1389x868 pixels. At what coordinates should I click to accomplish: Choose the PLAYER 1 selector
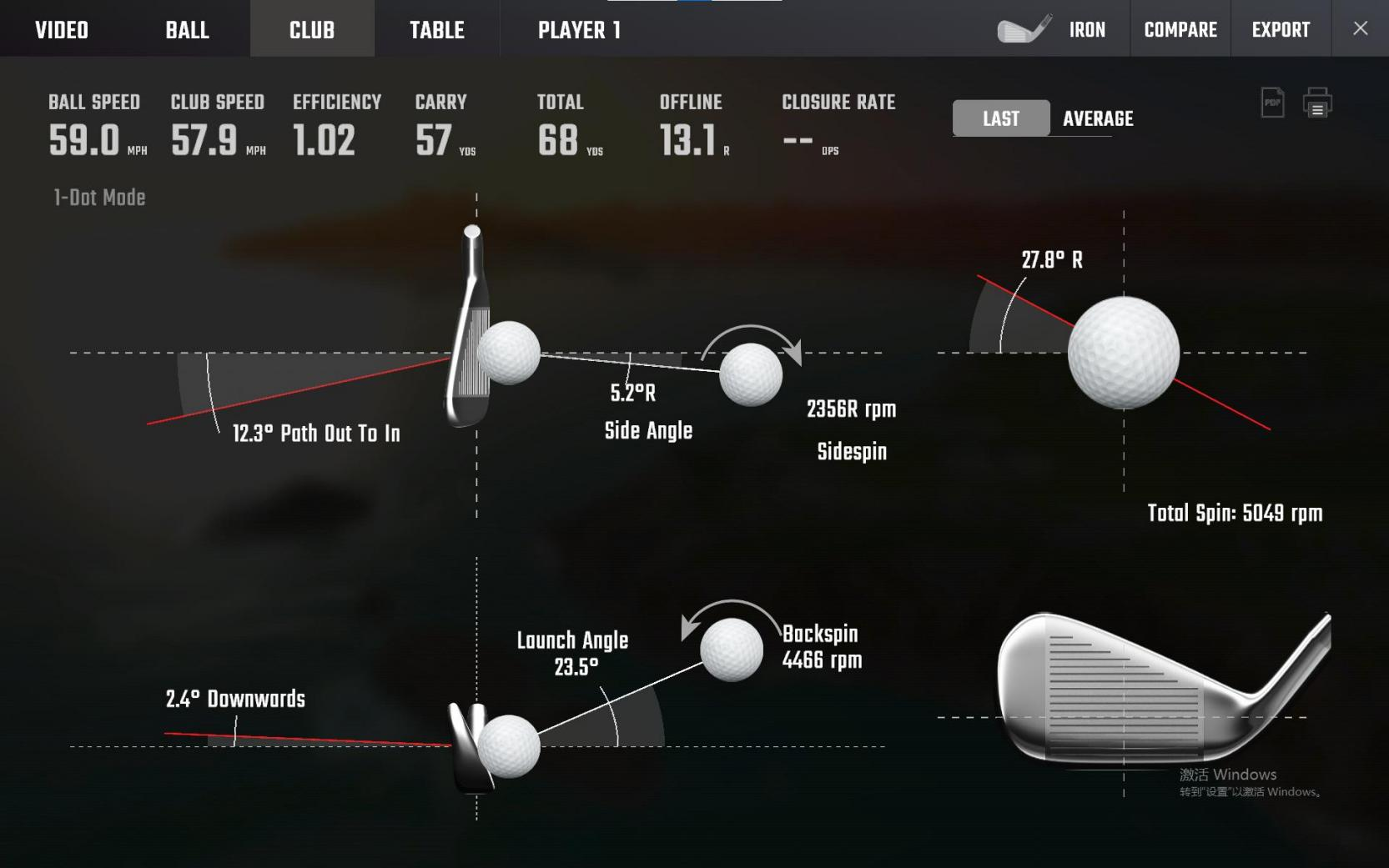[579, 30]
